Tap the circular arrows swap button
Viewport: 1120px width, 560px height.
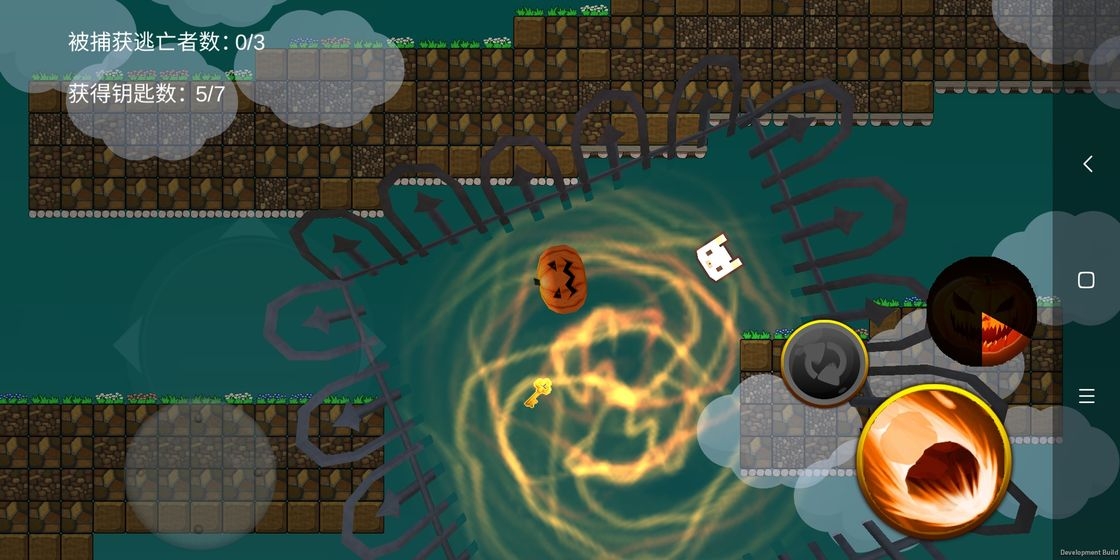(824, 362)
